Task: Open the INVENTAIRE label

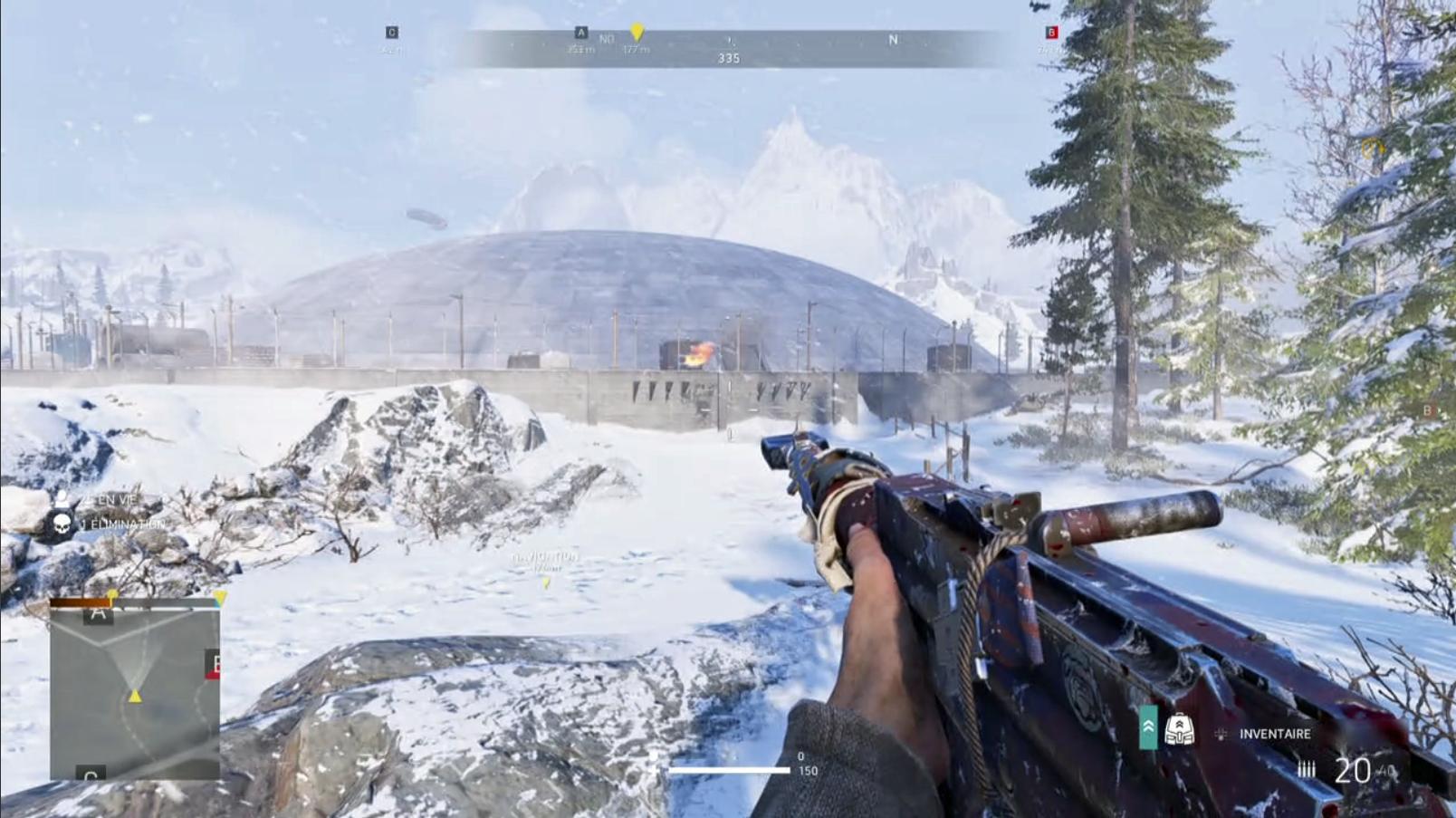Action: click(x=1274, y=734)
